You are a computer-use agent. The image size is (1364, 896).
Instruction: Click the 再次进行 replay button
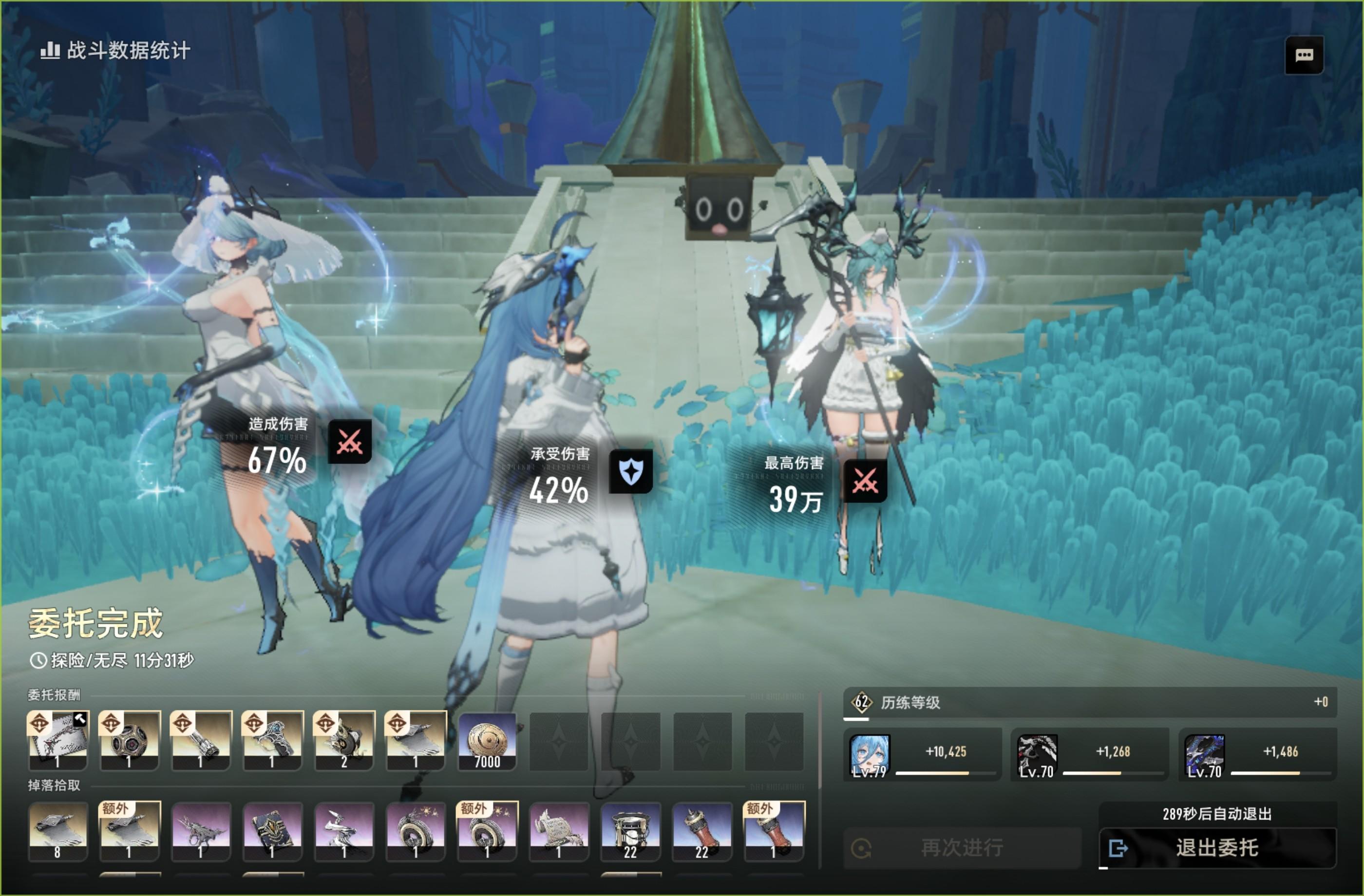962,847
